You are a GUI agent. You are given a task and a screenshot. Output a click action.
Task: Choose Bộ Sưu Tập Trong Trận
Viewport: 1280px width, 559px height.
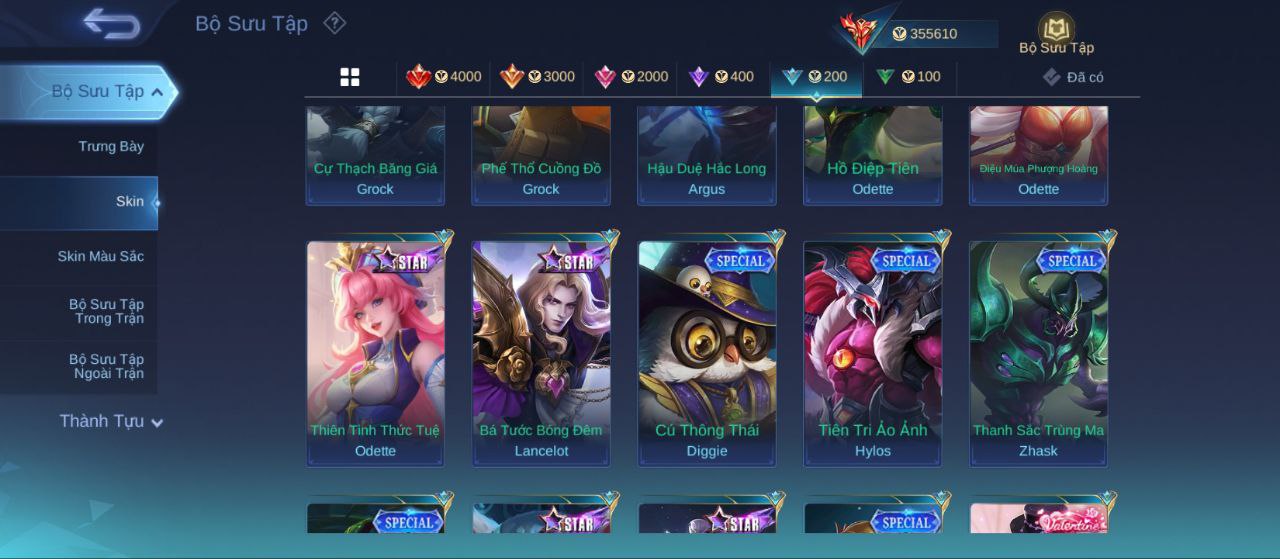[x=106, y=311]
